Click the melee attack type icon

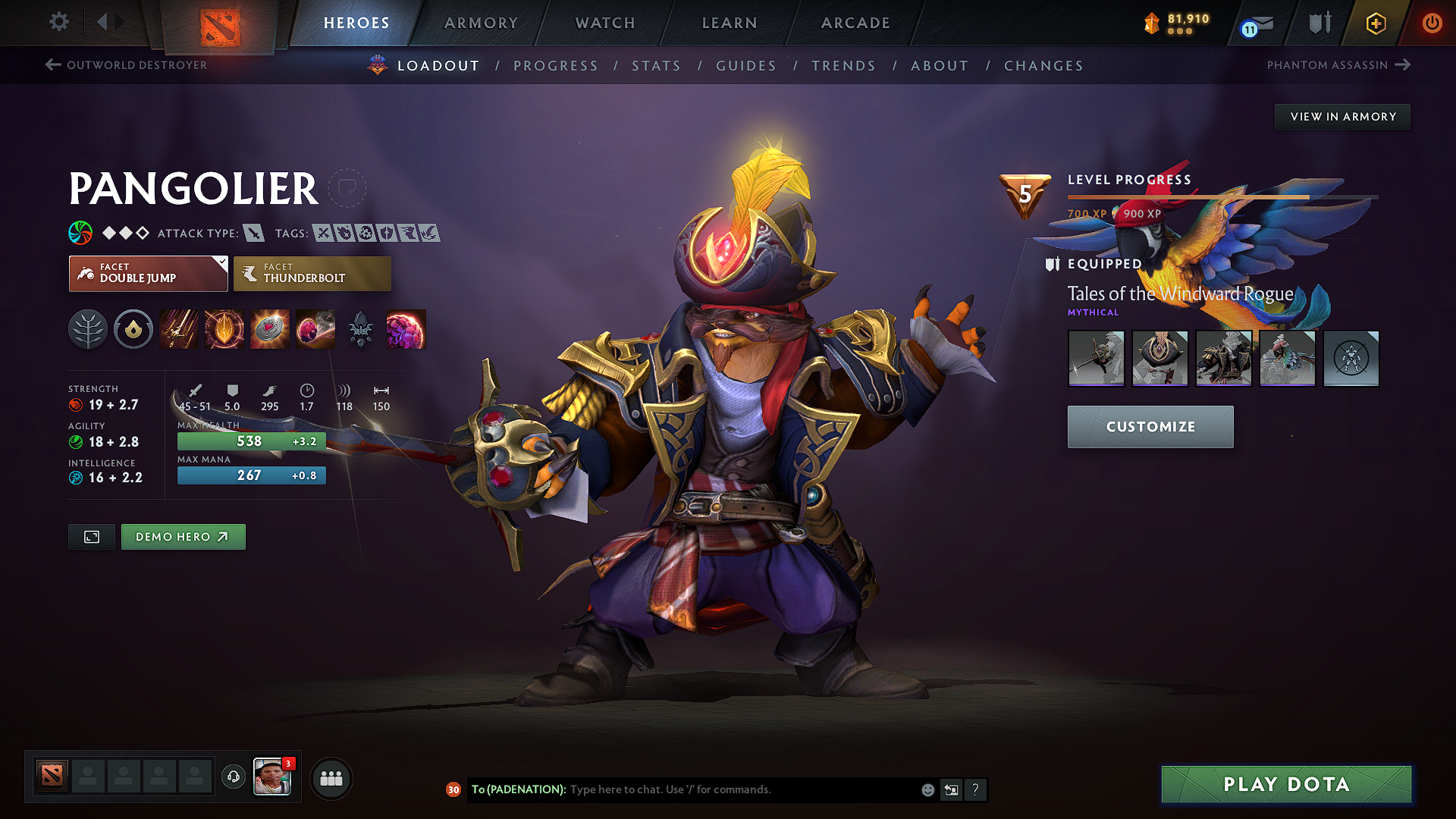coord(254,233)
